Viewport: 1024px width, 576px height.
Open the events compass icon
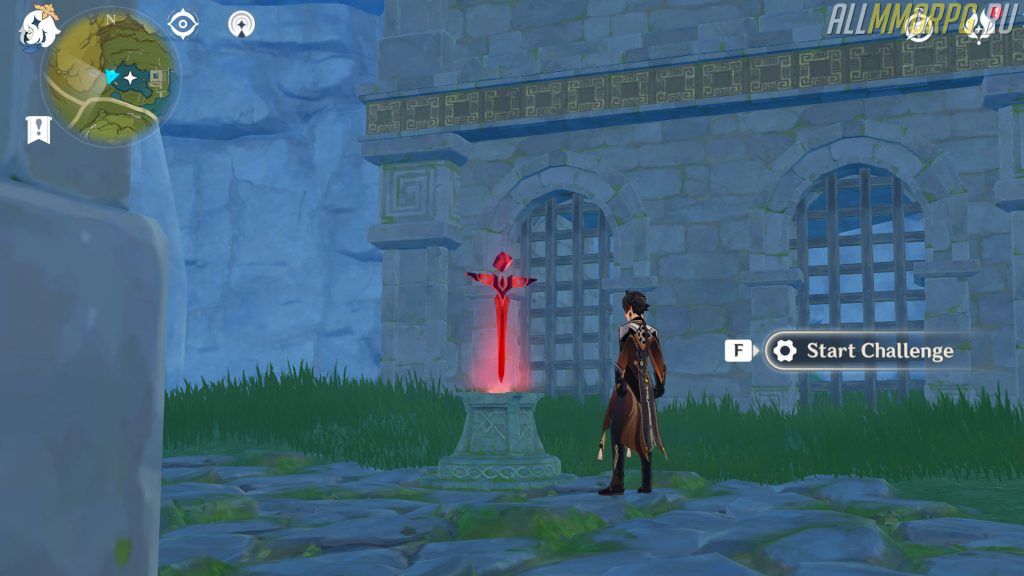[920, 28]
